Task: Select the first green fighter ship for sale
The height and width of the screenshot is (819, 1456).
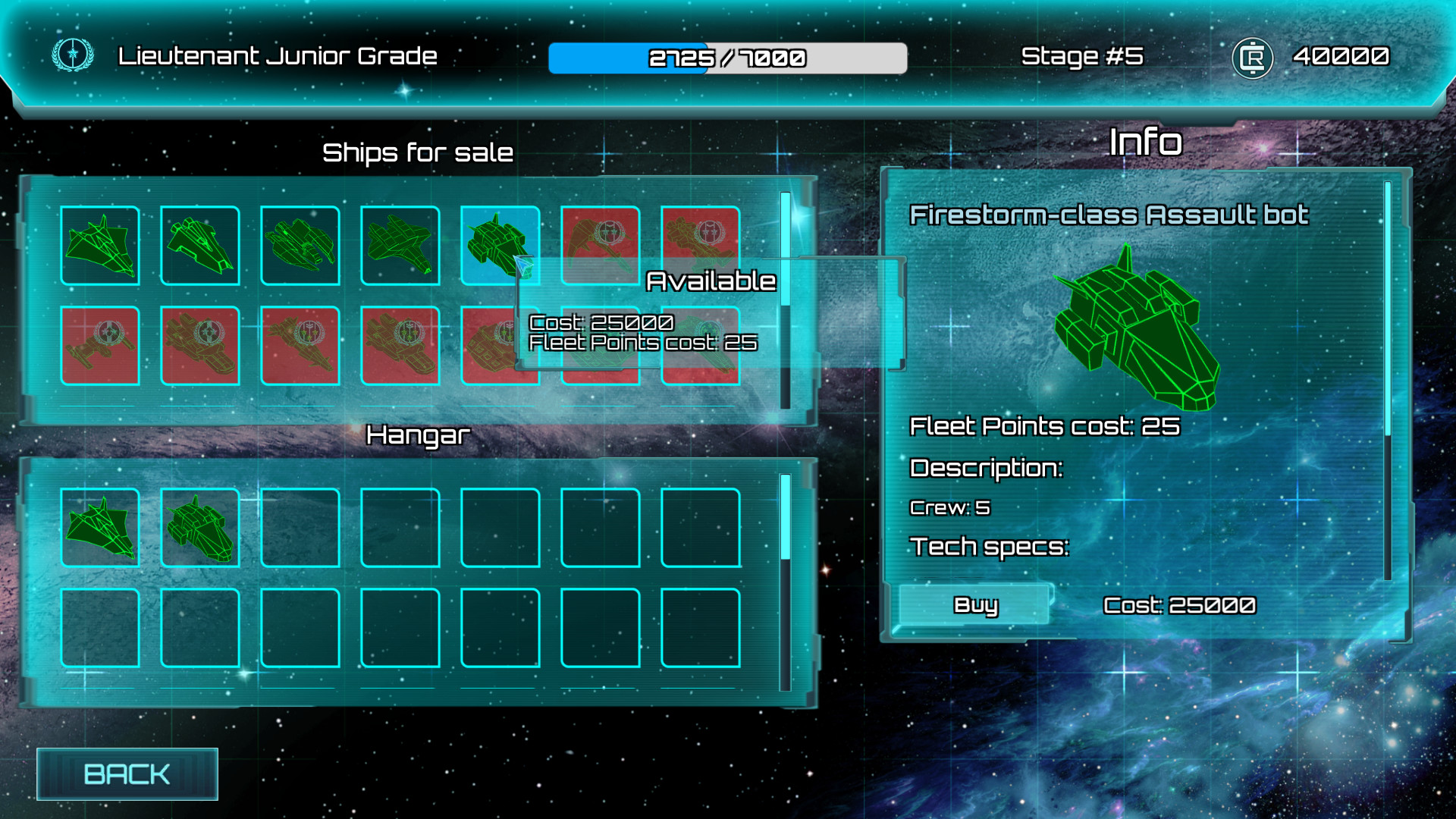Action: 99,244
